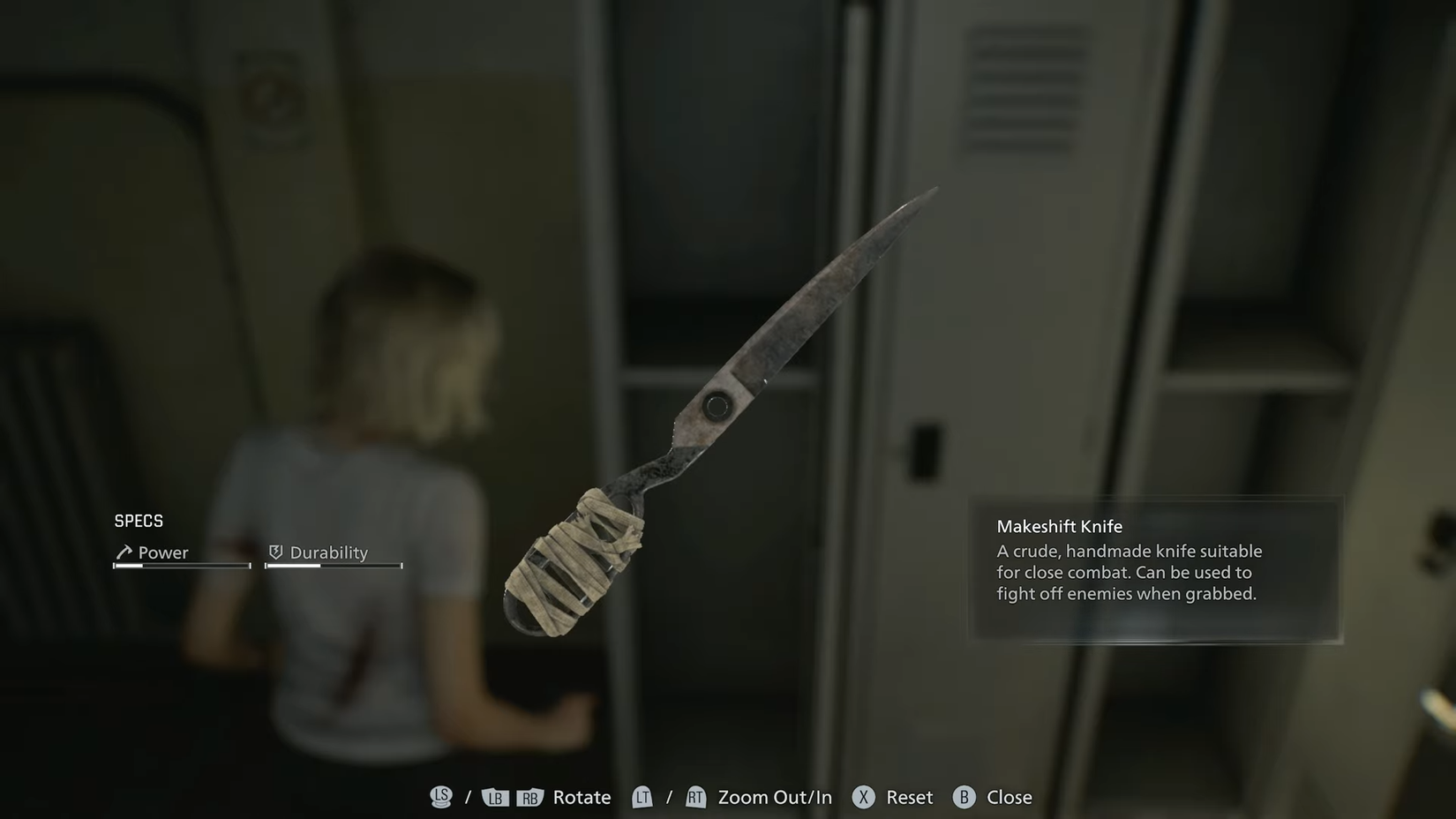
Task: Click the Durability stat bar
Action: (333, 566)
